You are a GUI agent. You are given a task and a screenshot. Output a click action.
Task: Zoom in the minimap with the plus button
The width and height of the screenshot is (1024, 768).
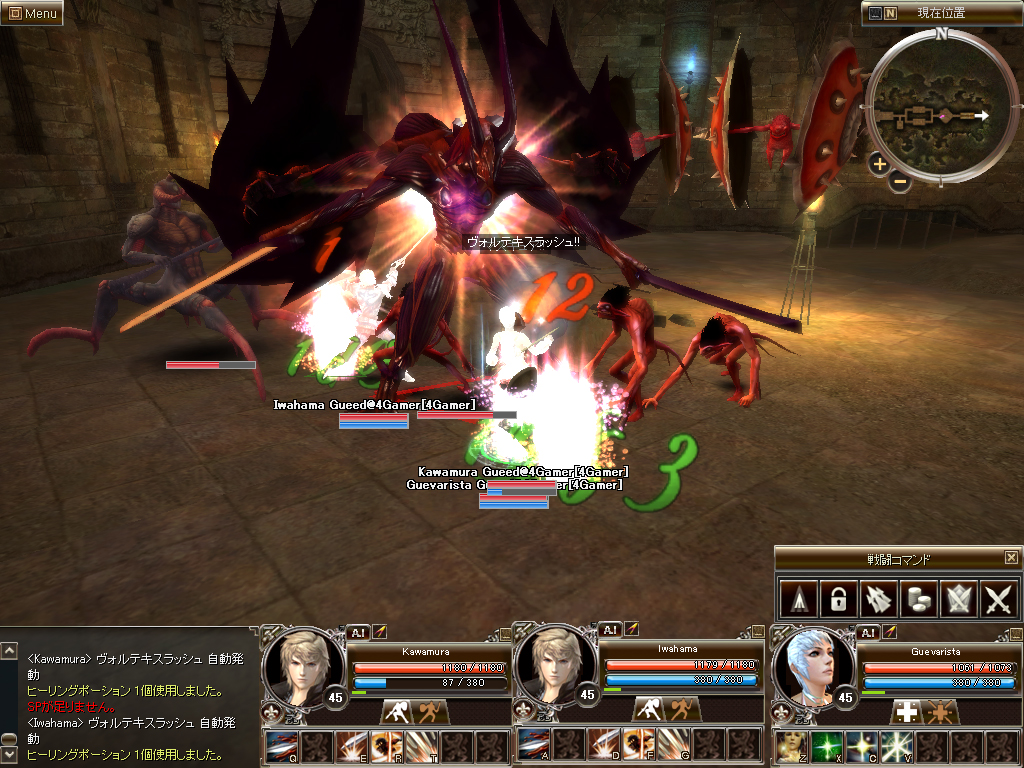coord(879,164)
